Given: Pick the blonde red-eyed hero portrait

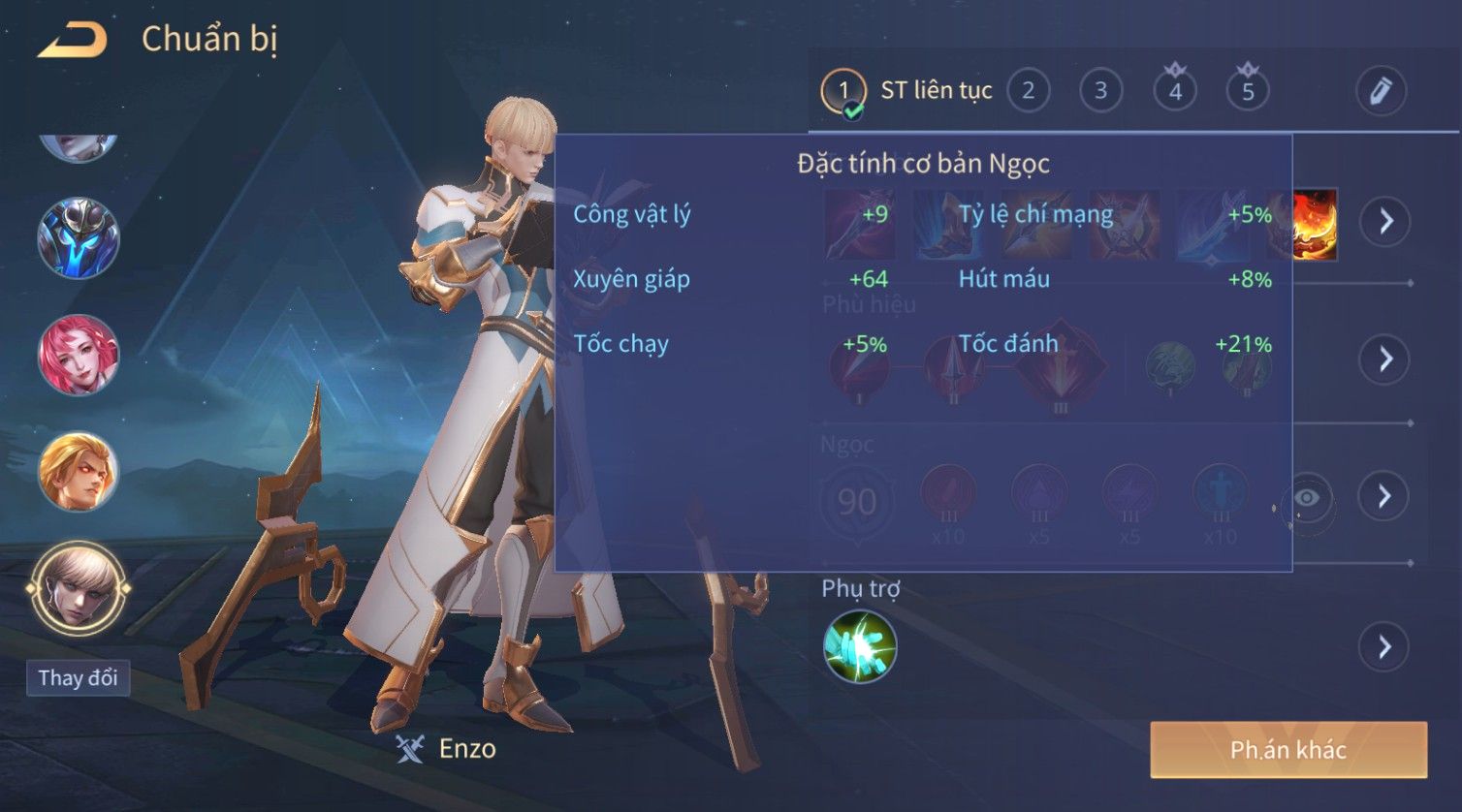Looking at the screenshot, I should [79, 472].
